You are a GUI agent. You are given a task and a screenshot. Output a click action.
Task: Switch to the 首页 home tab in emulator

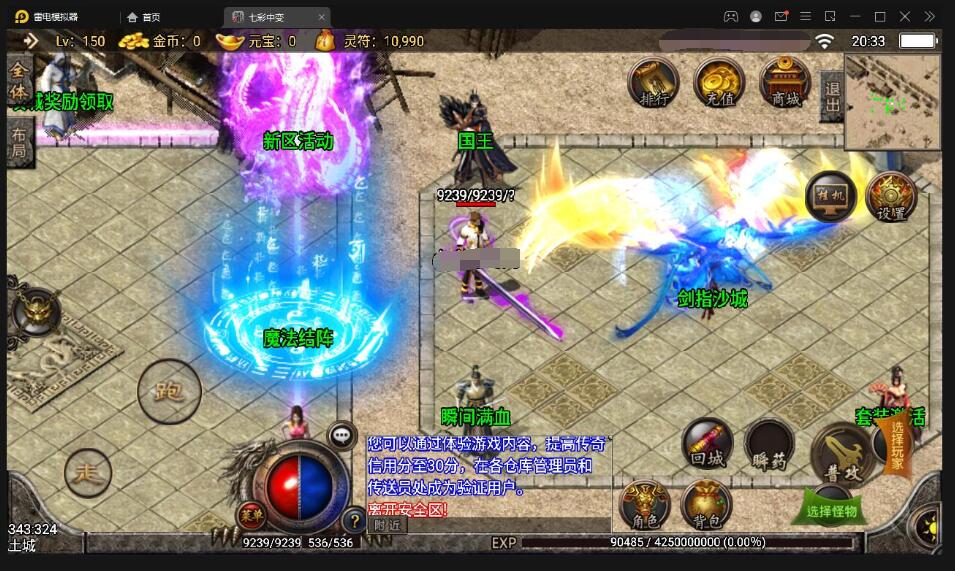click(144, 17)
